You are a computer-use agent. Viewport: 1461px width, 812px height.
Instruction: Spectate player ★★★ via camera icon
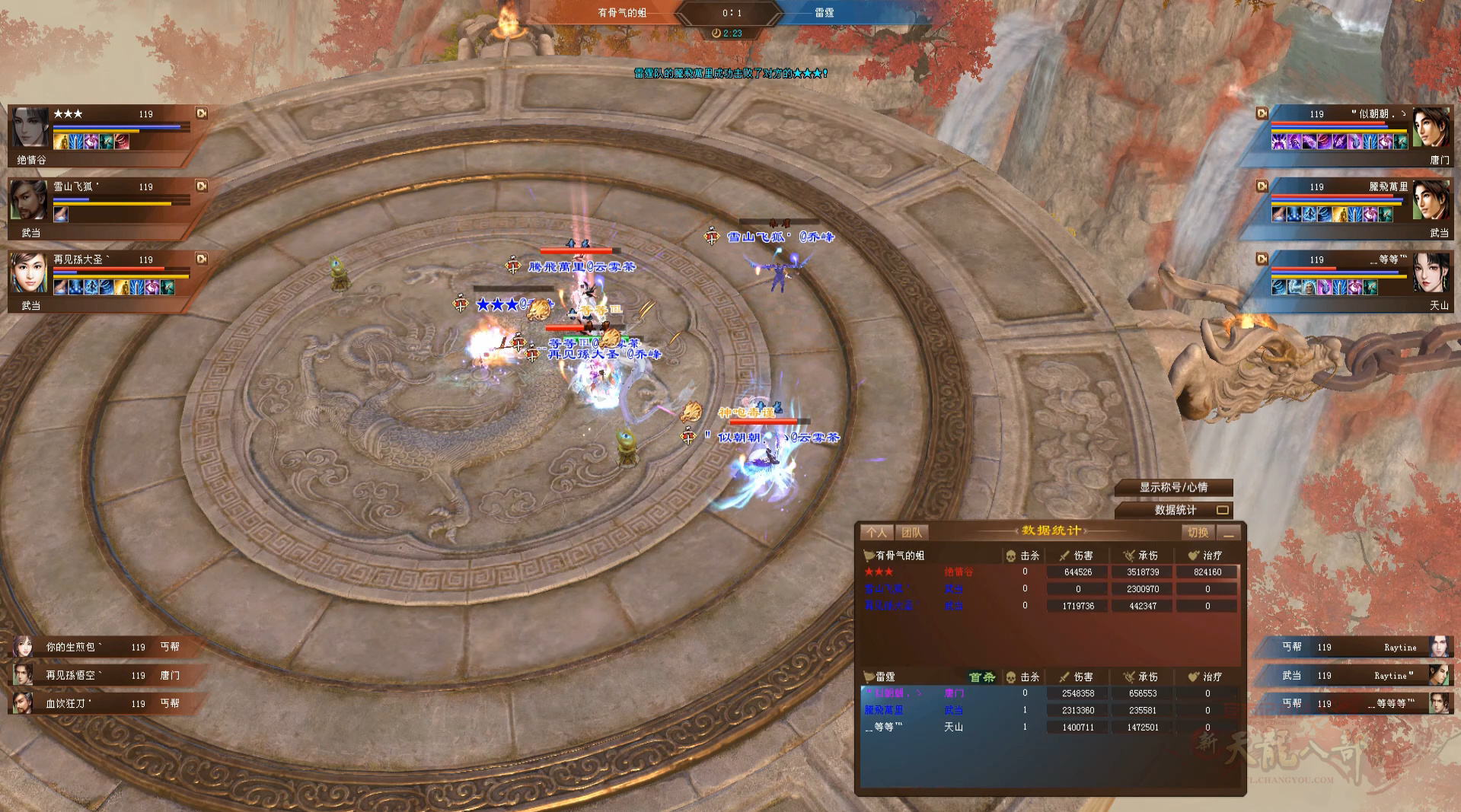click(202, 113)
